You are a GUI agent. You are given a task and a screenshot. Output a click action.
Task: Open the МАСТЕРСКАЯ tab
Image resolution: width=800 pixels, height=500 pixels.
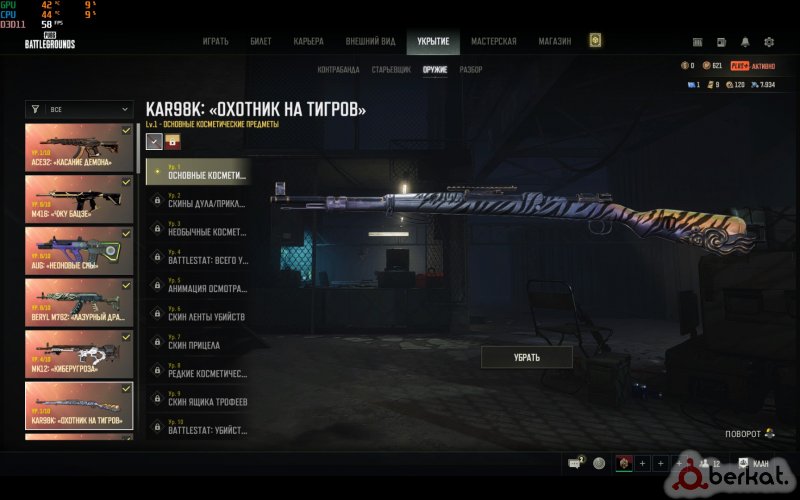coord(494,42)
